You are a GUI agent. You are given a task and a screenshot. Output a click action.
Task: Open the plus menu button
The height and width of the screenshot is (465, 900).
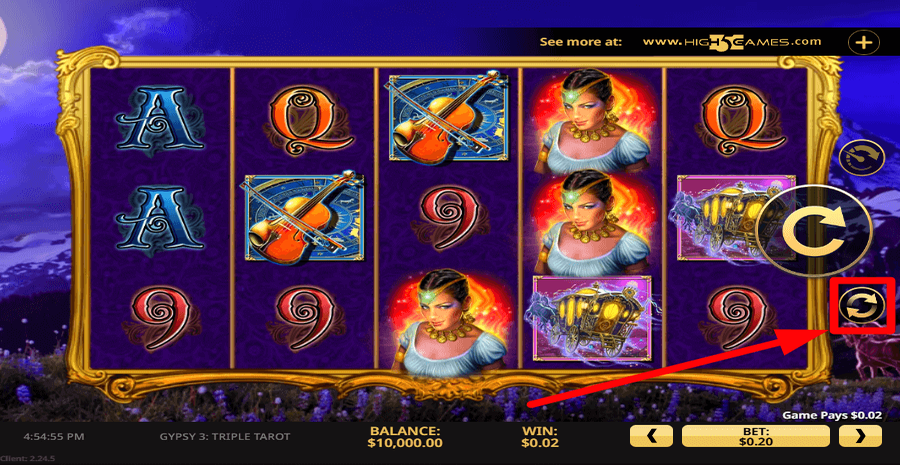tap(862, 42)
